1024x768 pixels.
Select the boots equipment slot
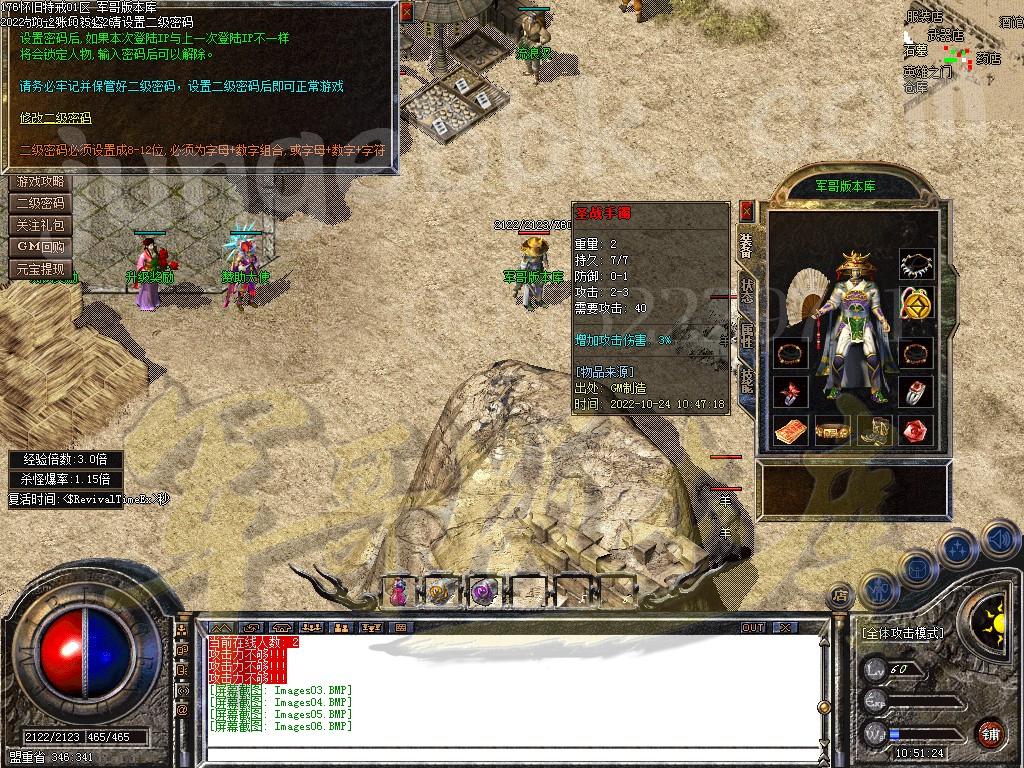[874, 431]
